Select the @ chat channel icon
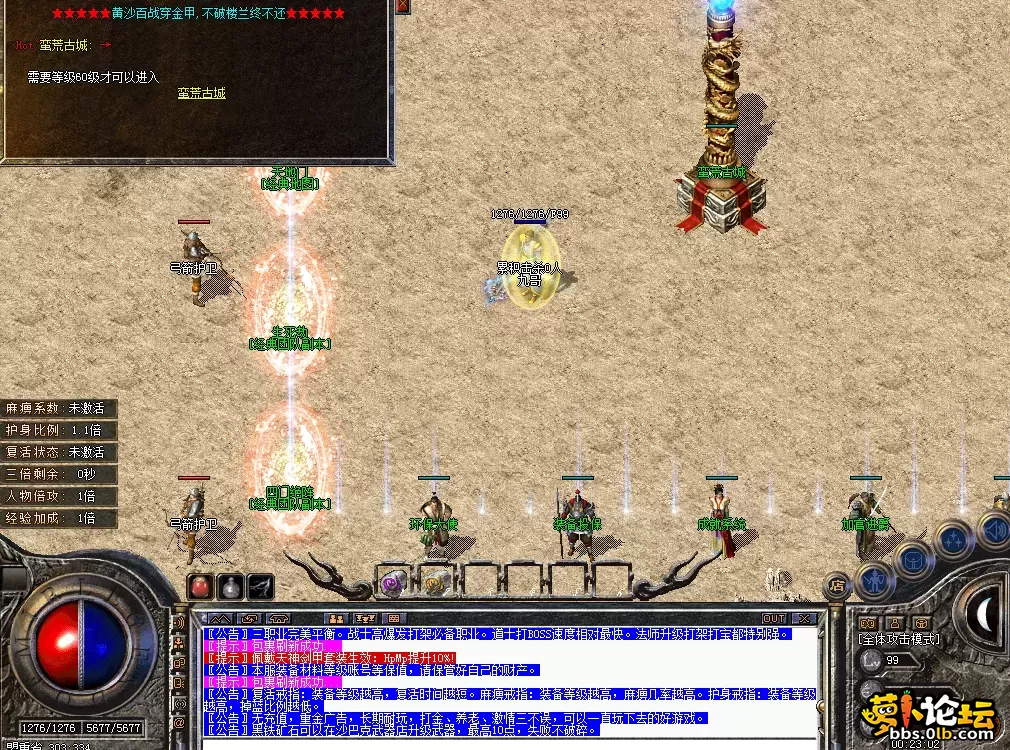1010x750 pixels. click(179, 722)
